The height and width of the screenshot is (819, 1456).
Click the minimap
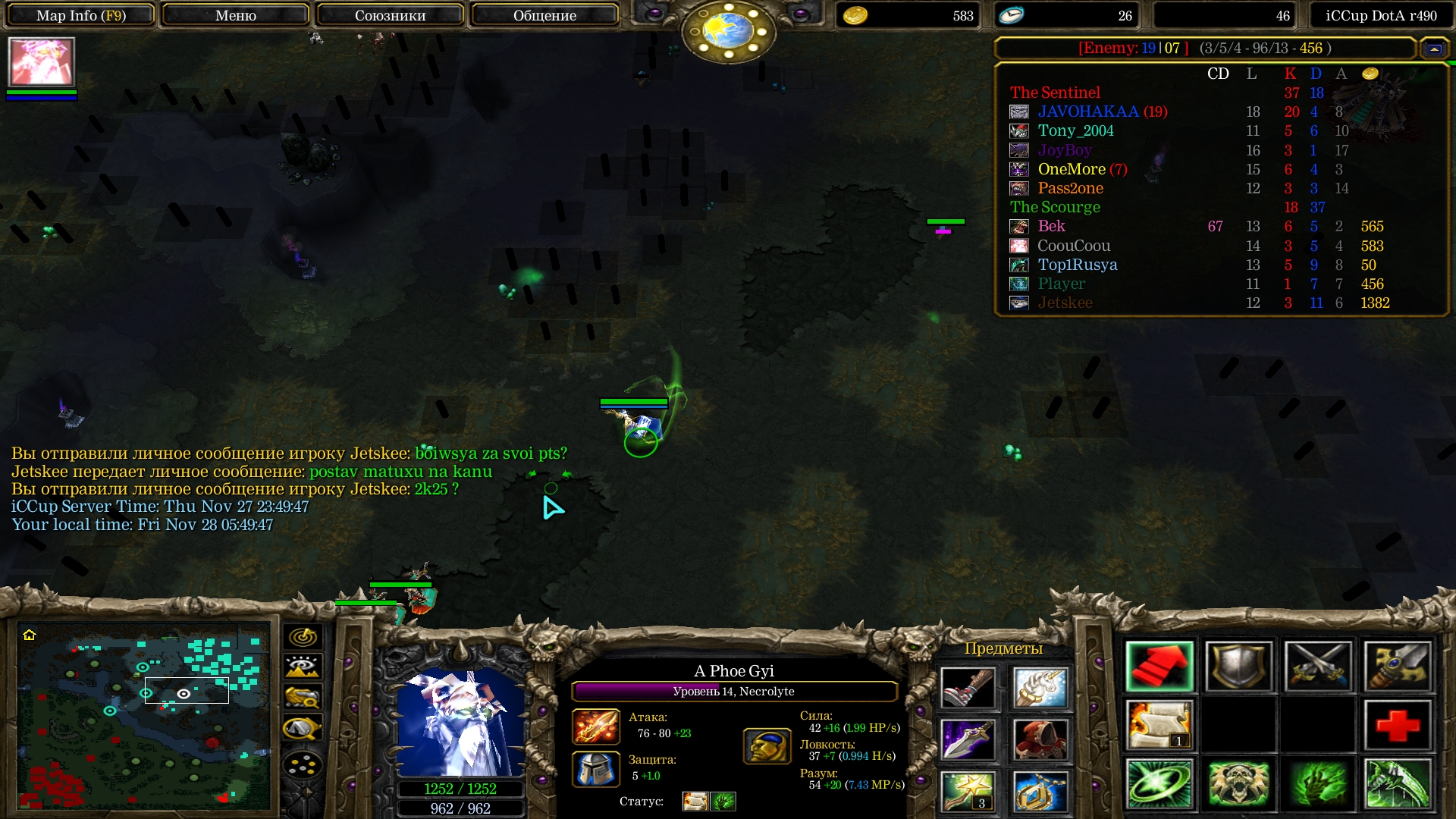144,717
